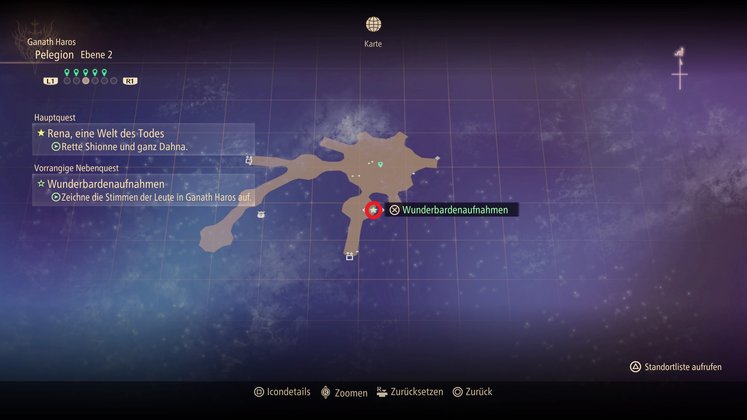Screen dimensions: 747x420
Task: Activate the Zoomen map control
Action: pyautogui.click(x=343, y=392)
